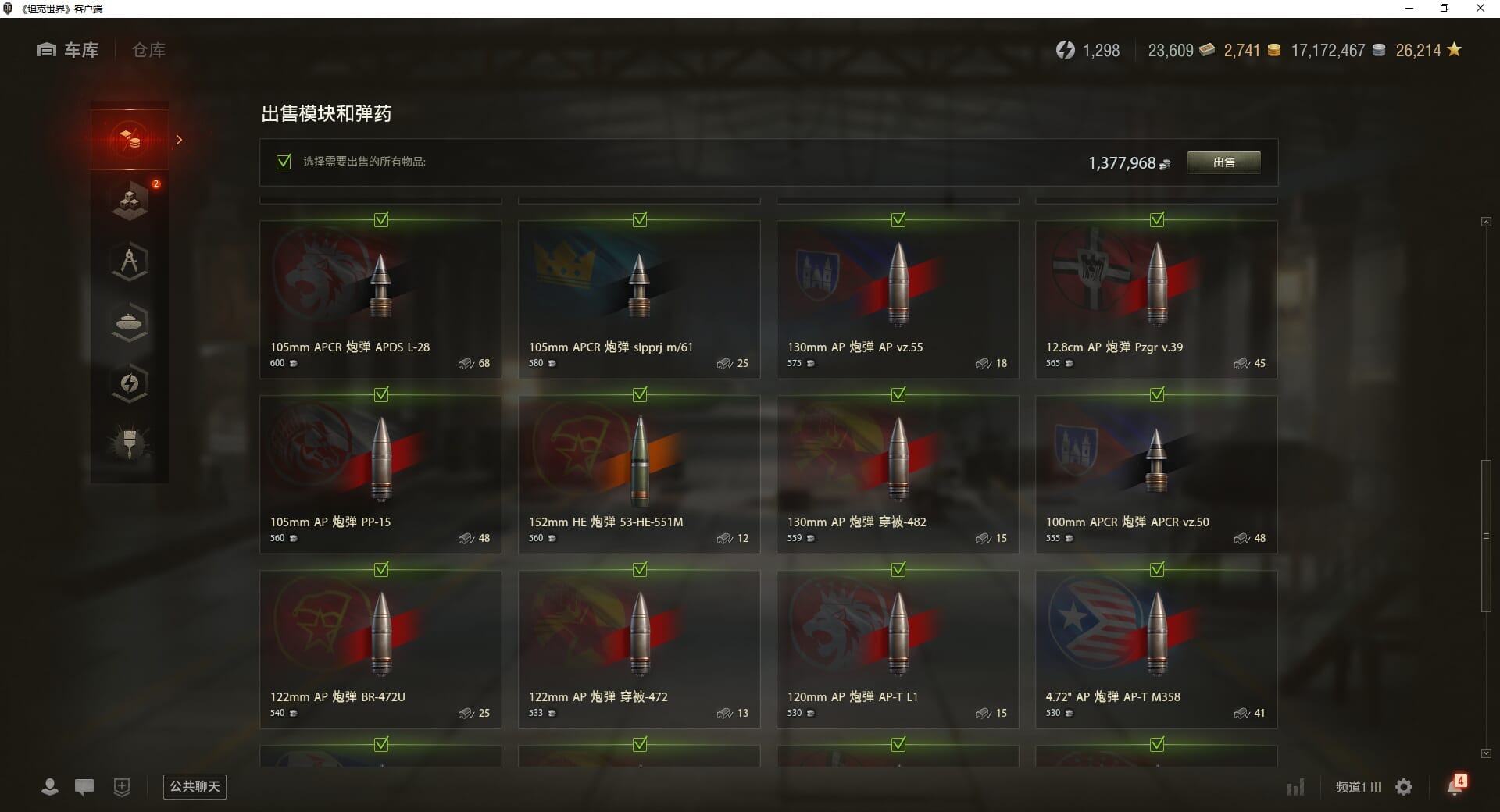Open the crates sidebar category with badge
The height and width of the screenshot is (812, 1500).
[130, 201]
